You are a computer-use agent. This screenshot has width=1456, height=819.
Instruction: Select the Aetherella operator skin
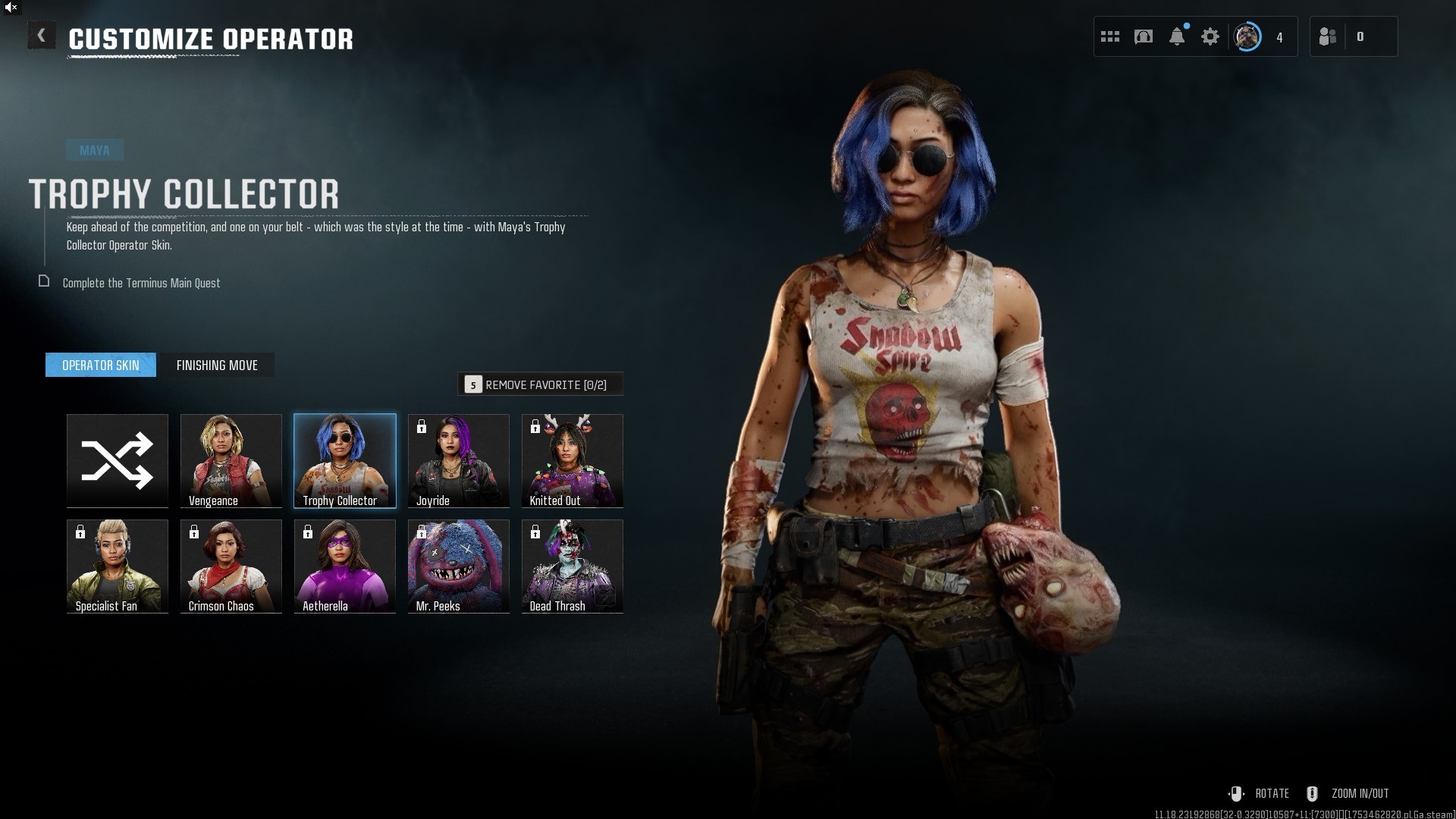pyautogui.click(x=345, y=566)
